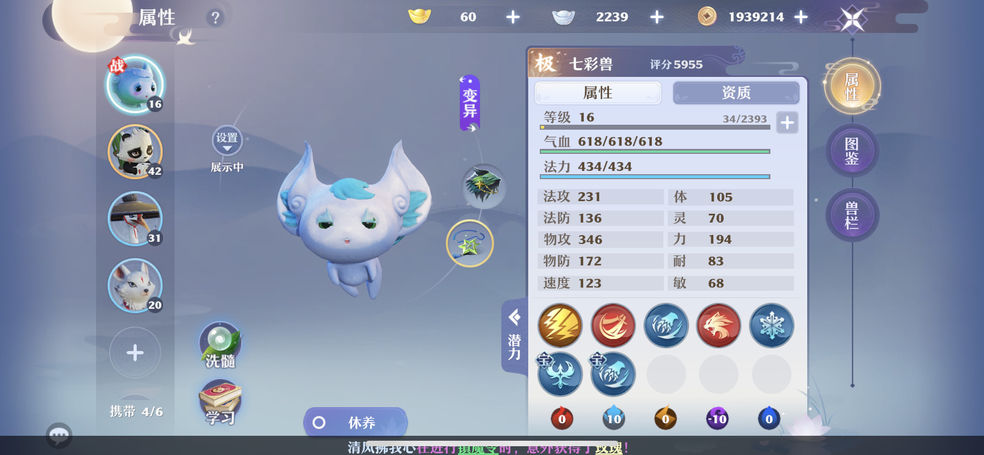Toggle the 休养 rest button

355,422
